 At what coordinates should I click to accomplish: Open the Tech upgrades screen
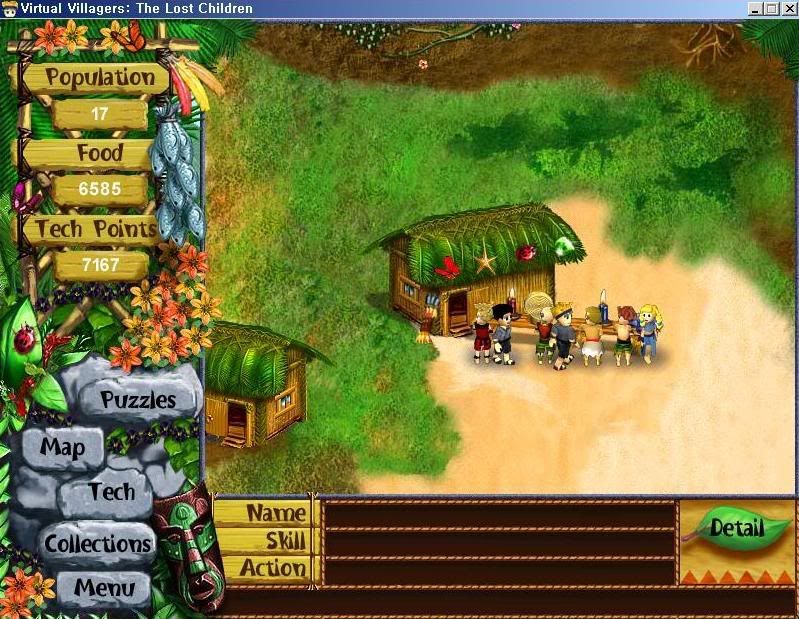coord(110,492)
